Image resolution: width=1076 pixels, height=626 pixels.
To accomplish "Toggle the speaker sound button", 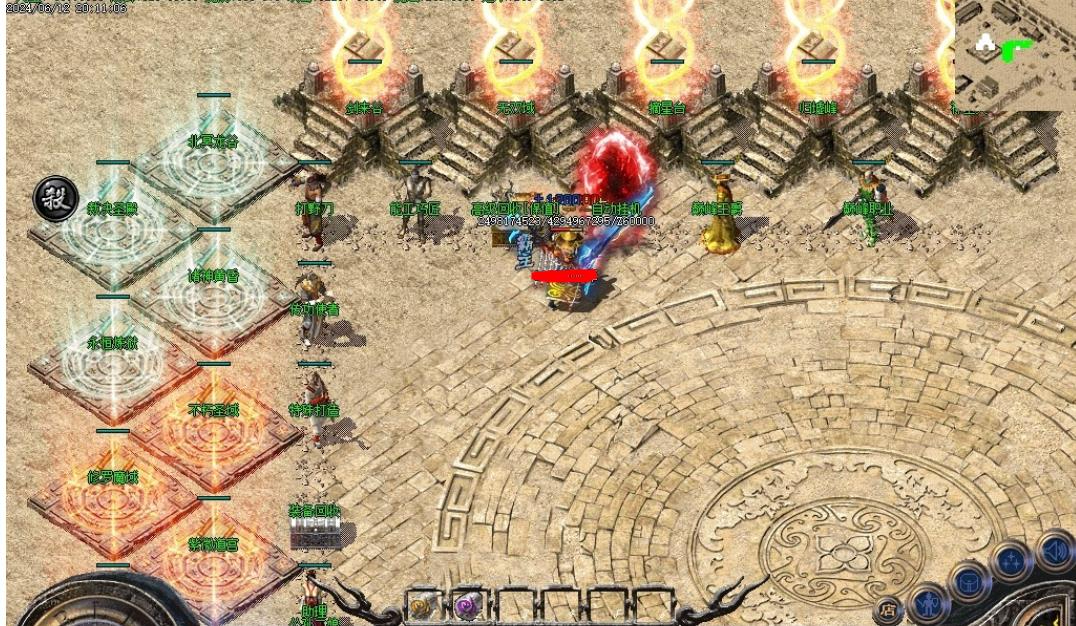I will 1054,550.
